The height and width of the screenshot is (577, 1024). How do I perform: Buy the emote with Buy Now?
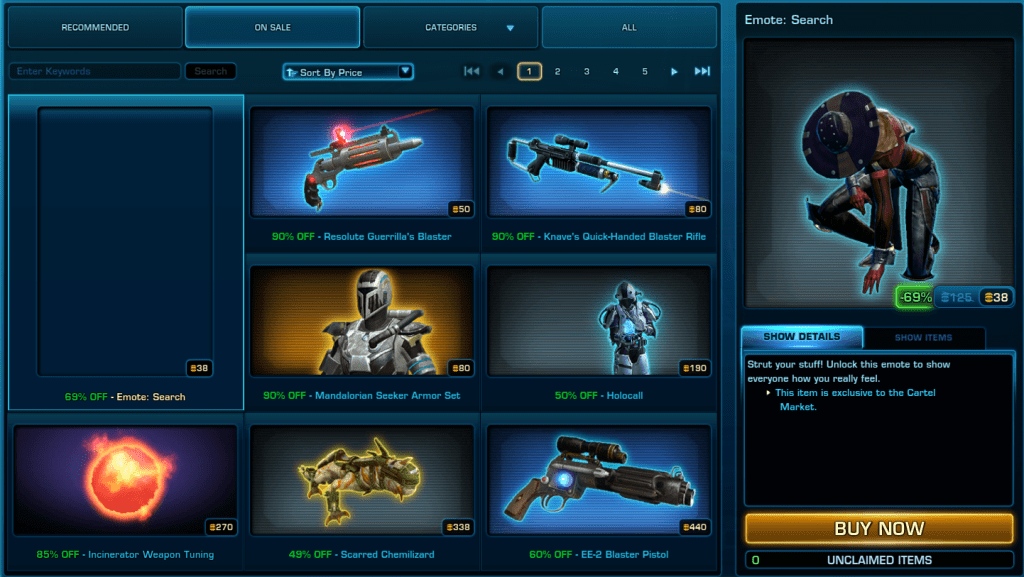[x=879, y=528]
